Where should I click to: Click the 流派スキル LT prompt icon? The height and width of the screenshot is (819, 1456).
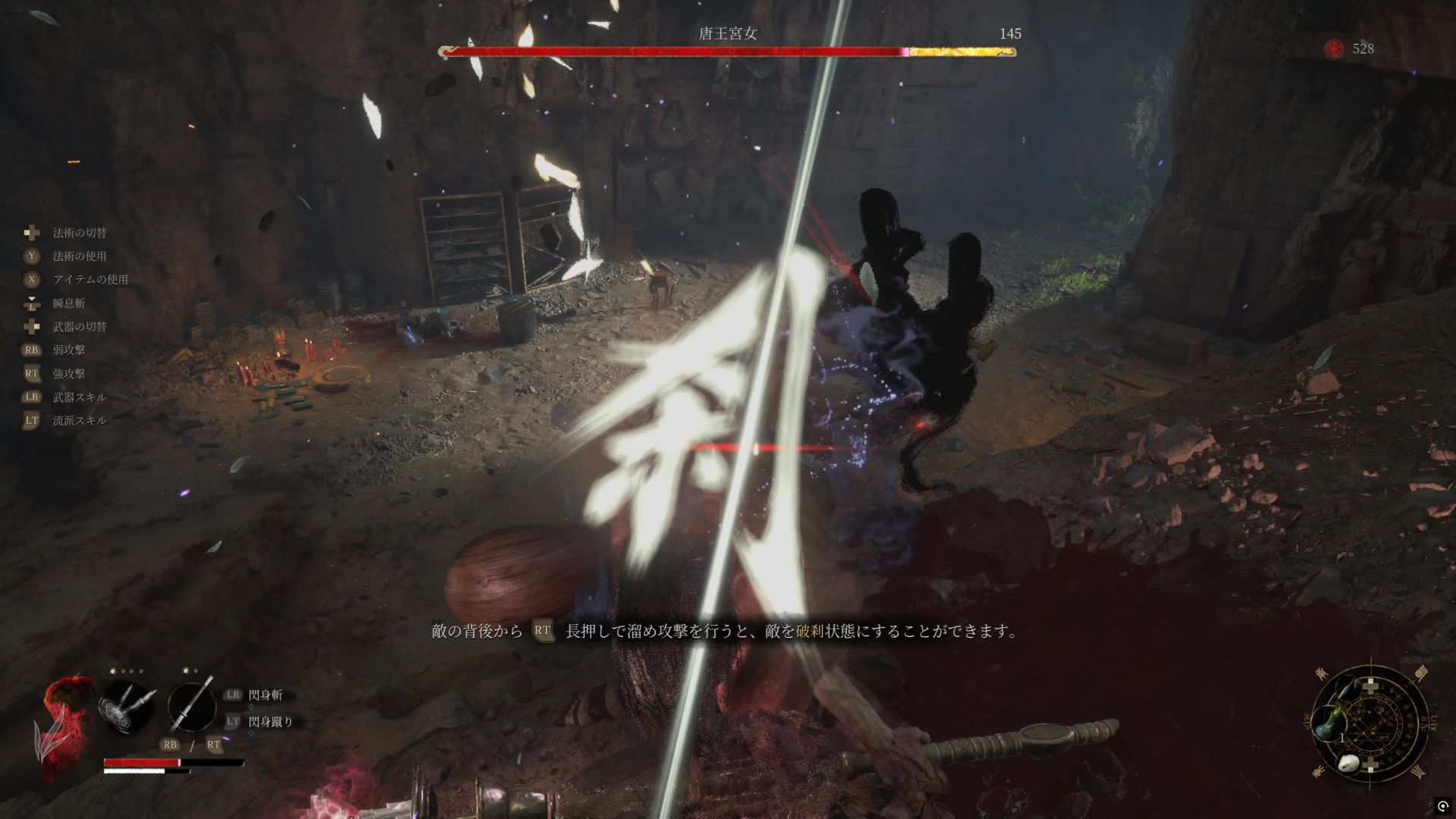tap(31, 421)
